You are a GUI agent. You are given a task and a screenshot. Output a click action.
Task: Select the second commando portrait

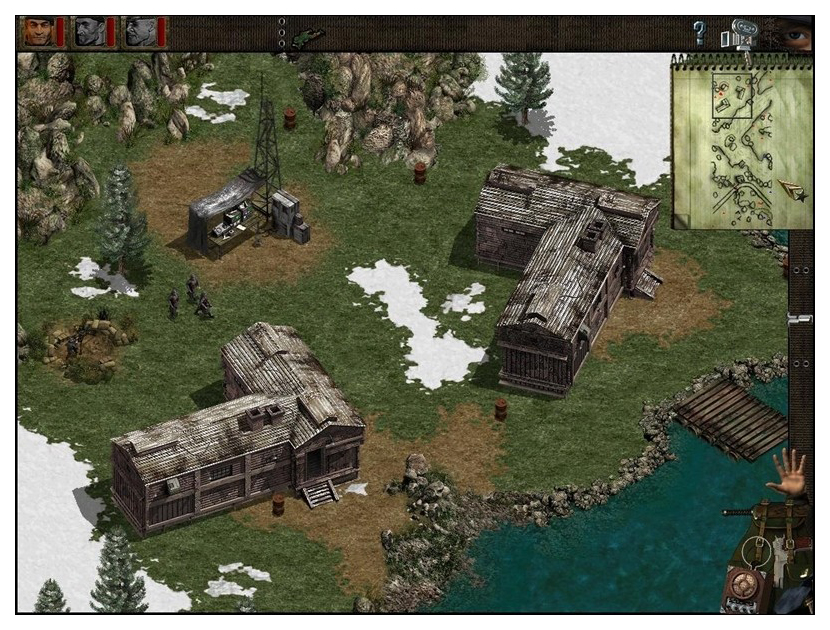(90, 33)
